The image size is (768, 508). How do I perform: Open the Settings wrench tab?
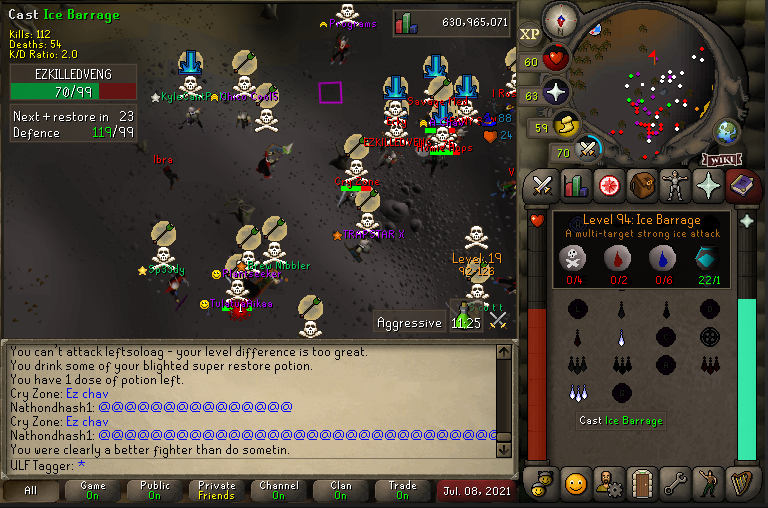tap(675, 484)
